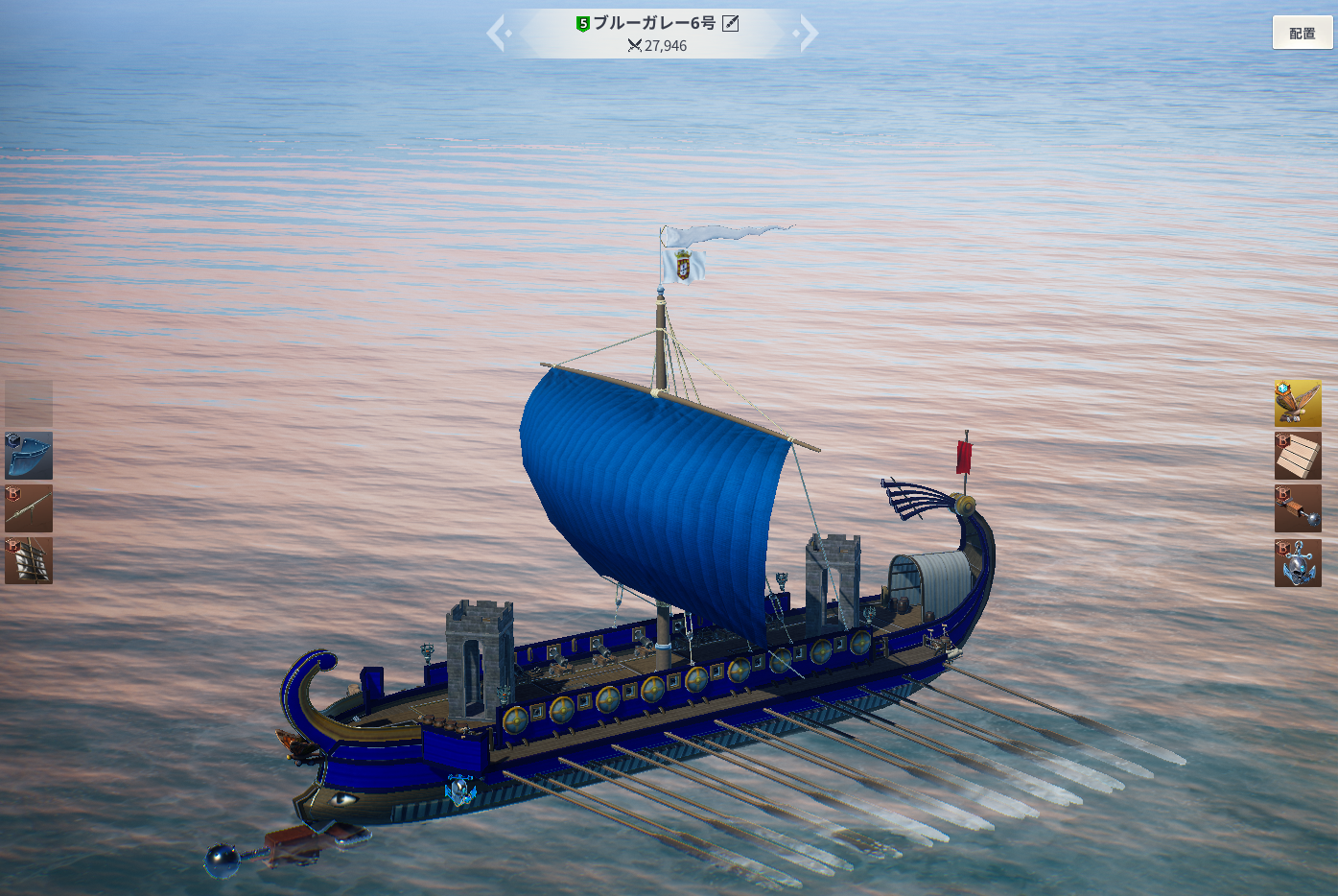
Task: Select the golden winged figurehead slot
Action: coord(1298,403)
